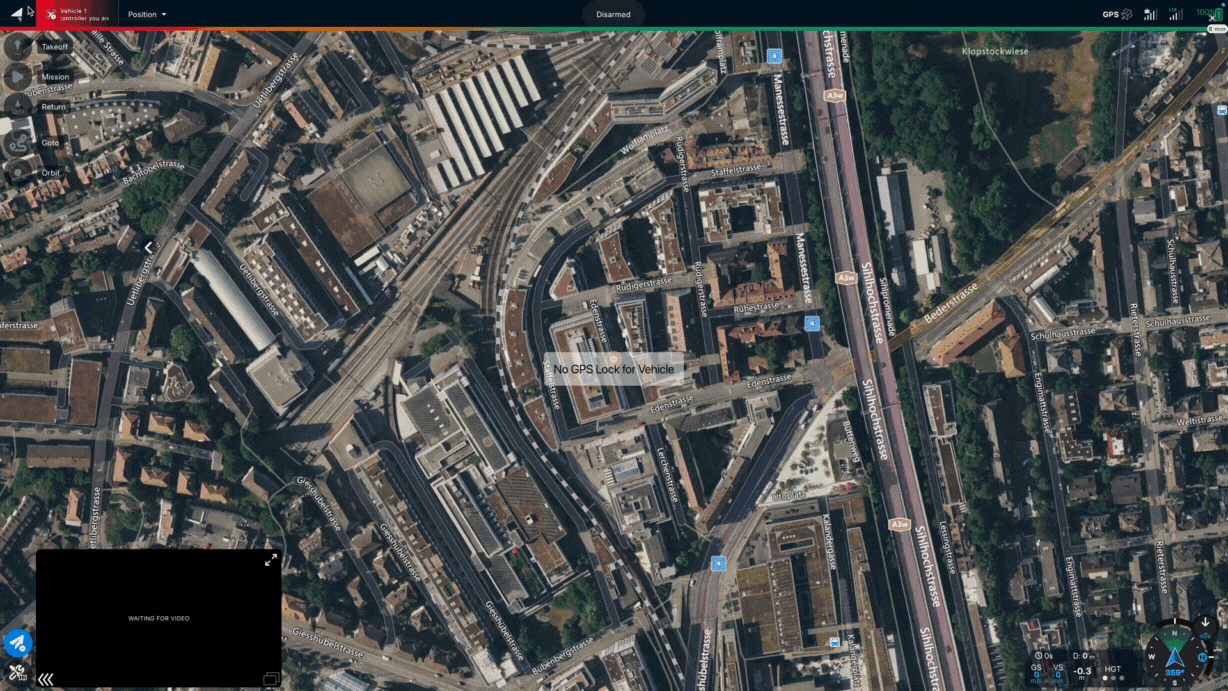Choose the Orbit action
The image size is (1228, 691).
coord(19,172)
